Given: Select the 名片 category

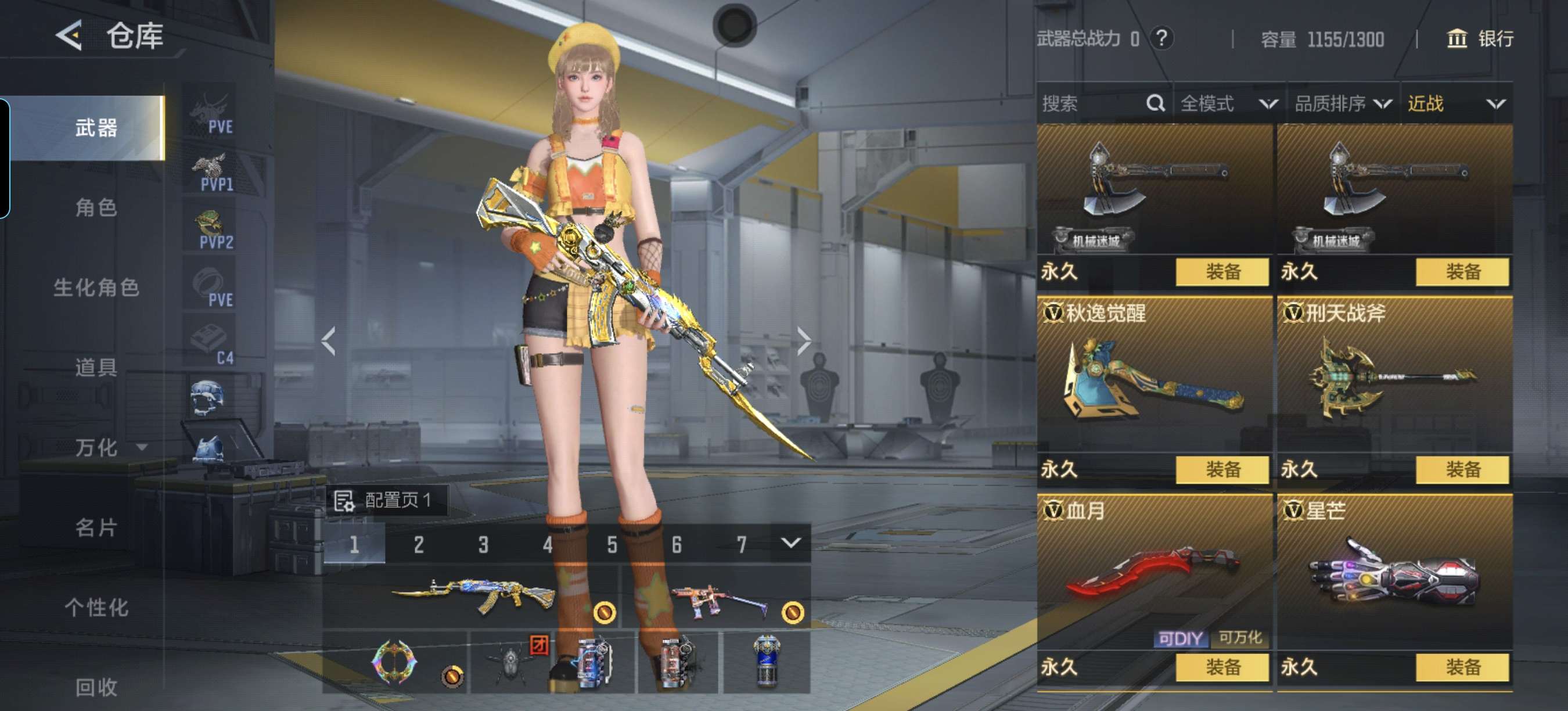Looking at the screenshot, I should click(x=96, y=527).
